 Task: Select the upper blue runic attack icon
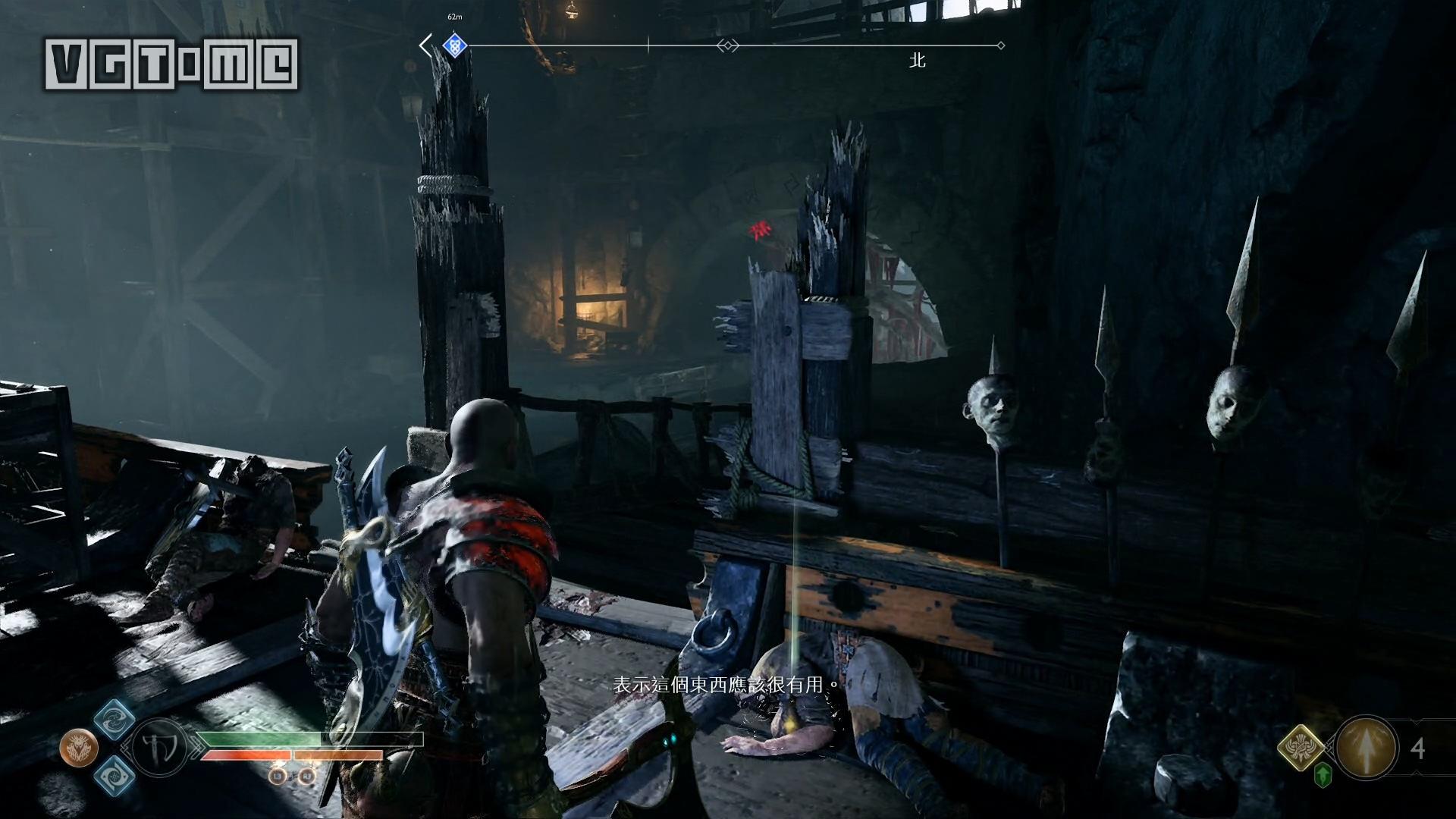pos(115,718)
